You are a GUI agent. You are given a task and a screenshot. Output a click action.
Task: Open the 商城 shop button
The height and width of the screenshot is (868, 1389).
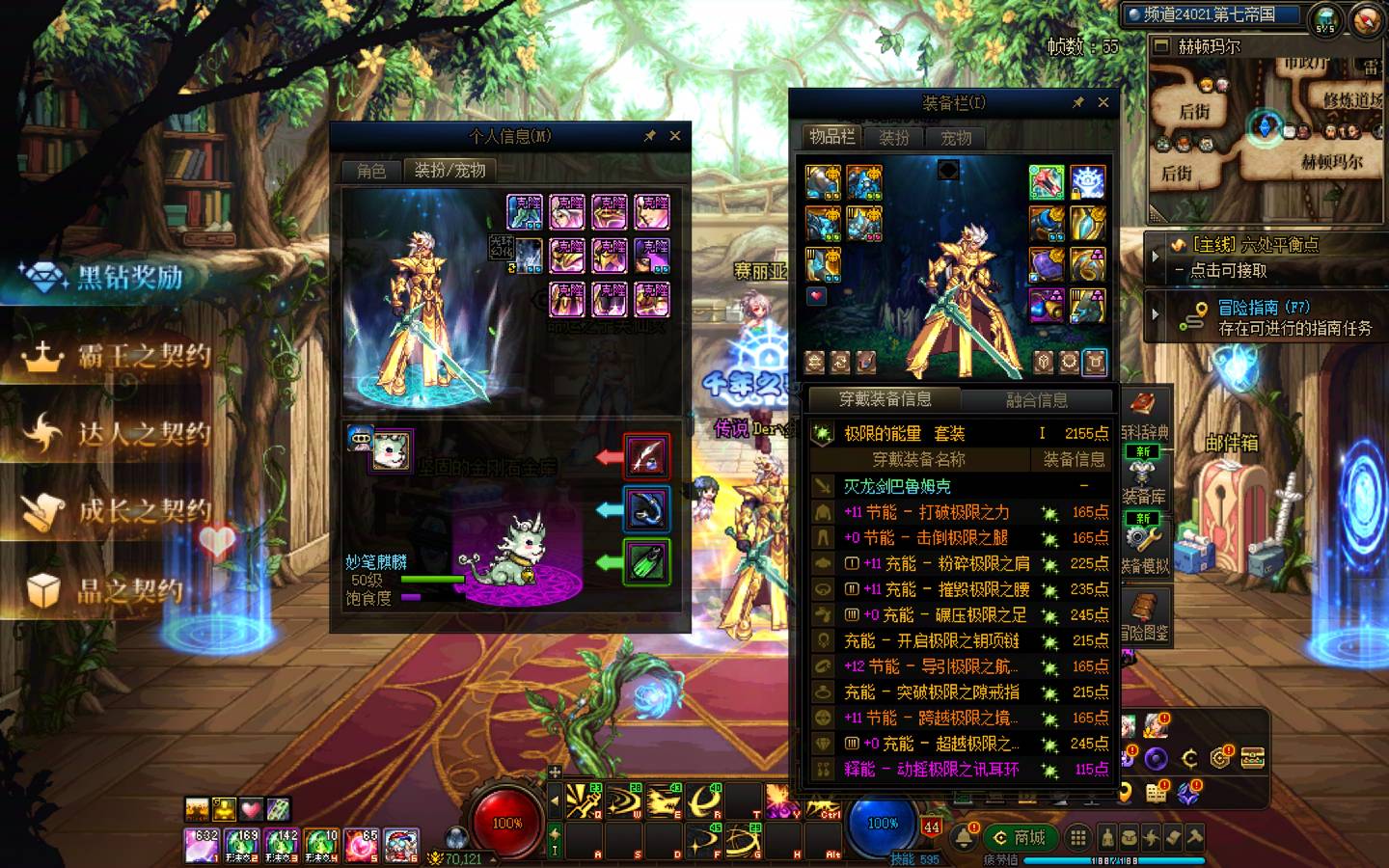(1021, 837)
